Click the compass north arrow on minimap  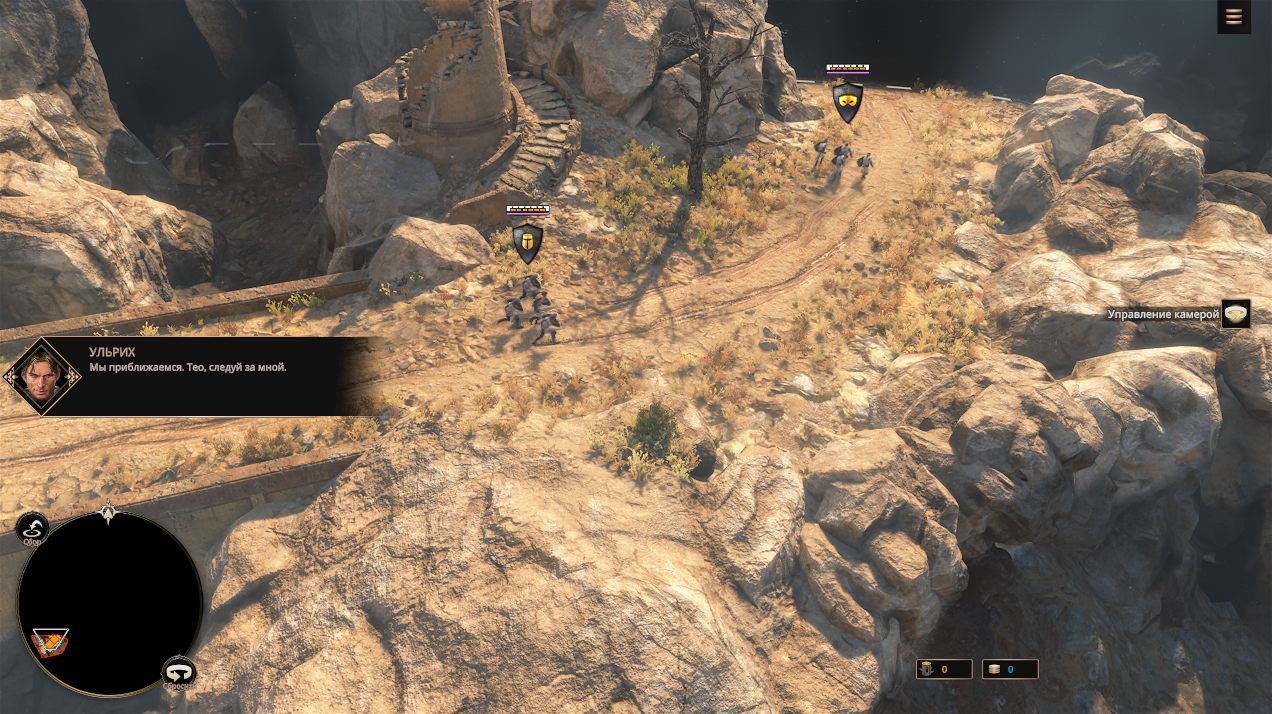109,513
